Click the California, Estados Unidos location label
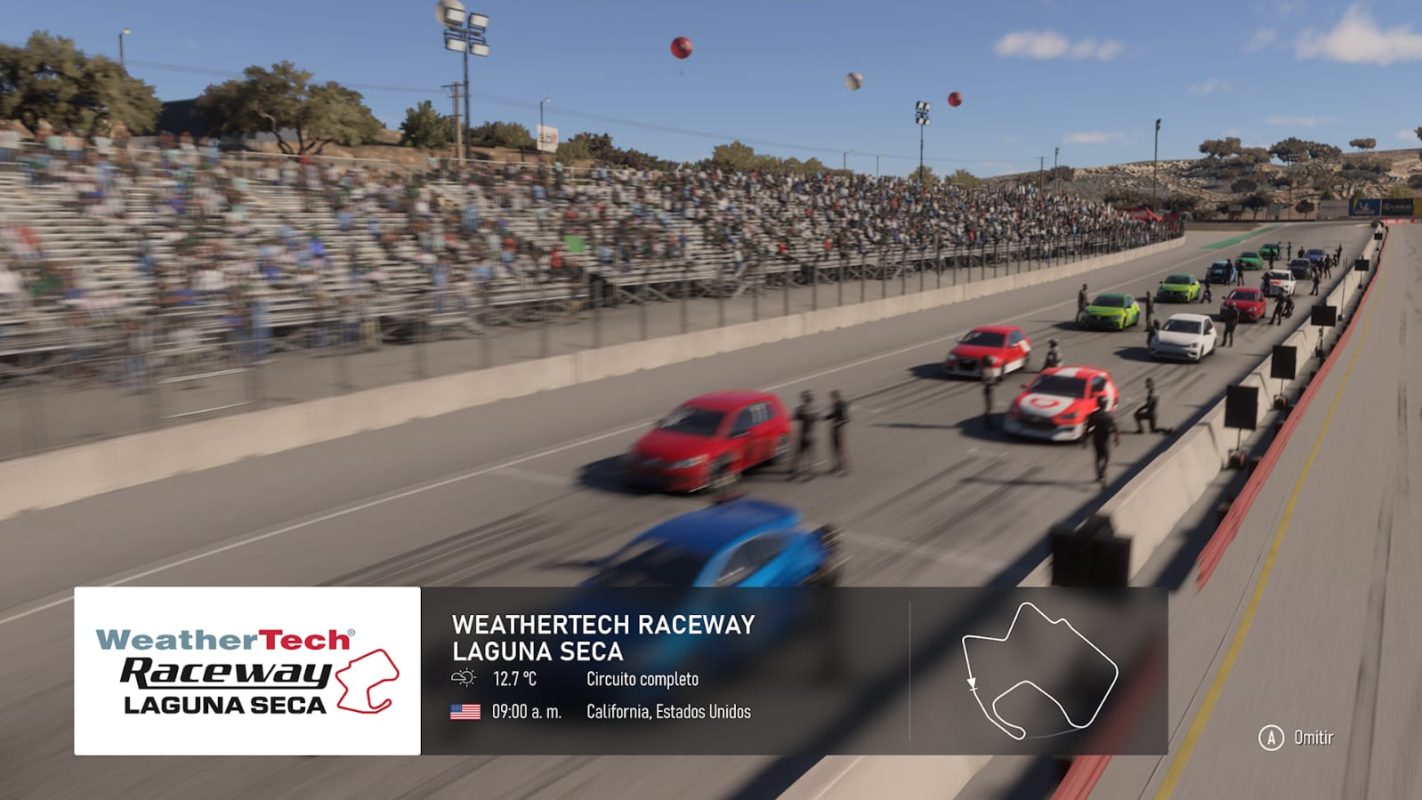Viewport: 1422px width, 800px height. pos(671,712)
